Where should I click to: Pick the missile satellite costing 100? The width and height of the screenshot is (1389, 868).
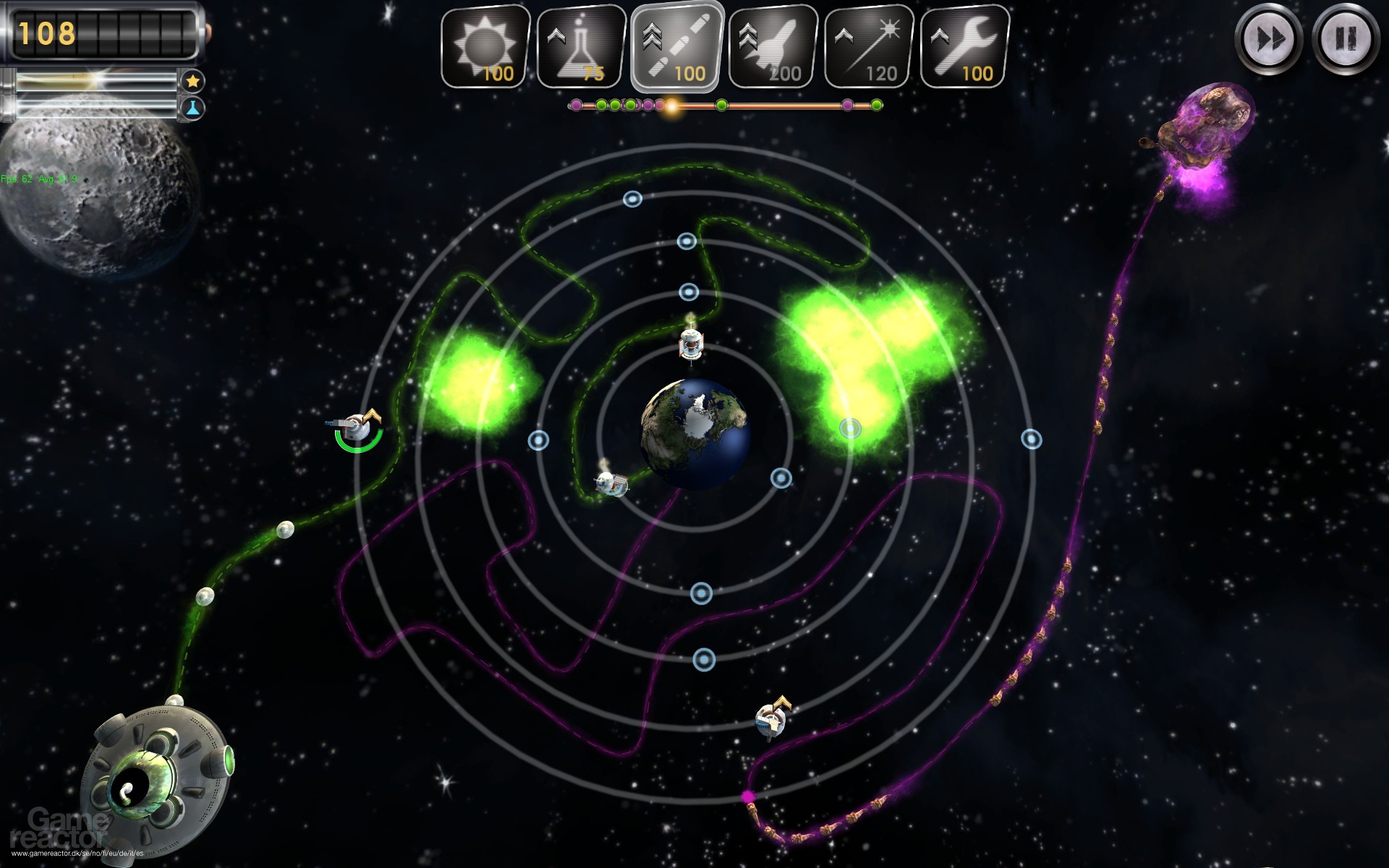676,47
